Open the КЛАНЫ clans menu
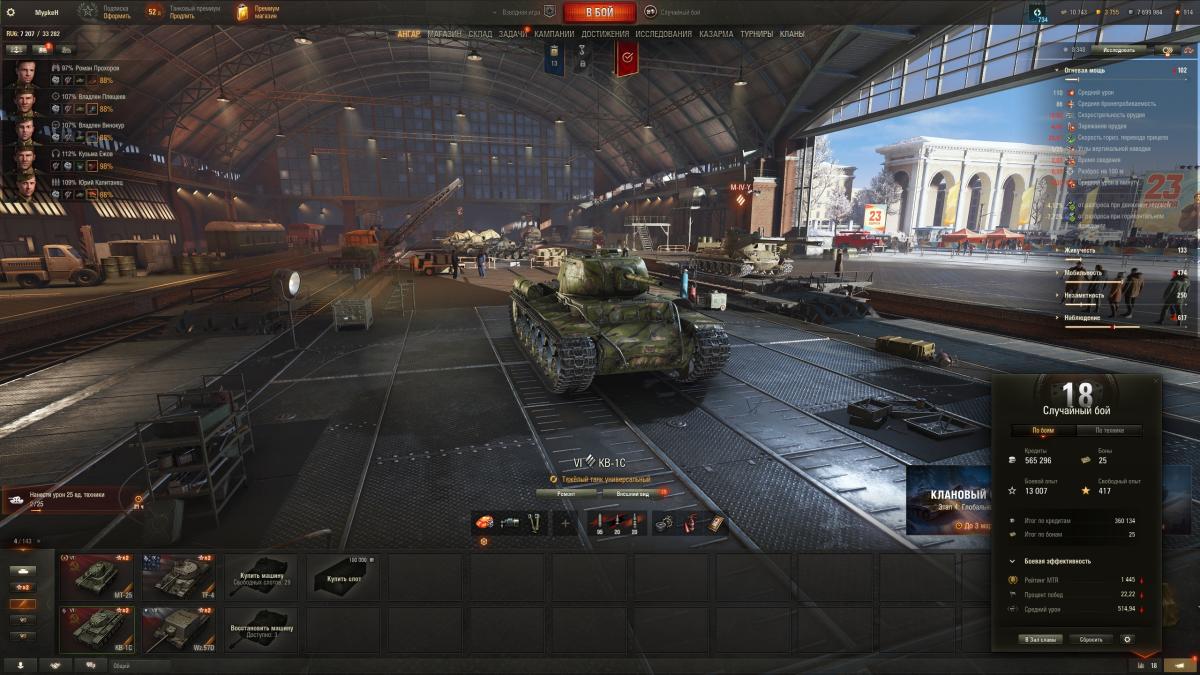Screen dimensions: 1200x675 pyautogui.click(x=792, y=34)
